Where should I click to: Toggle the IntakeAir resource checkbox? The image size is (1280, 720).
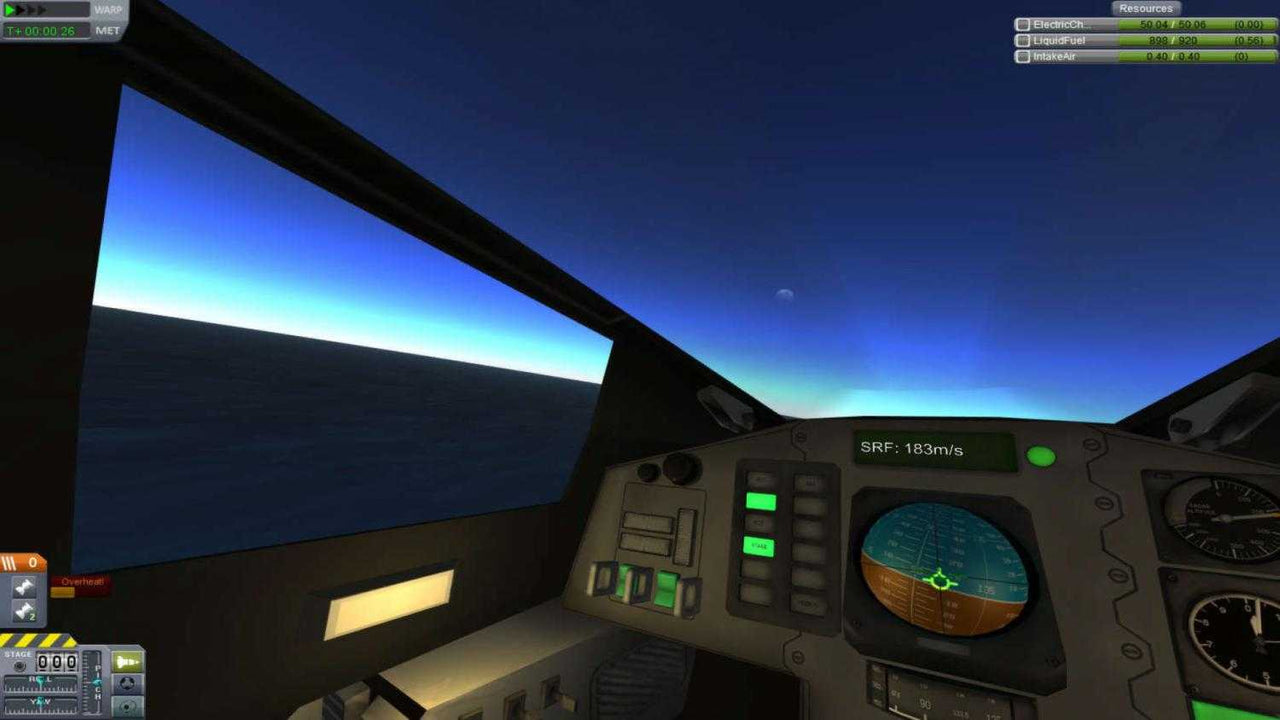point(1023,57)
